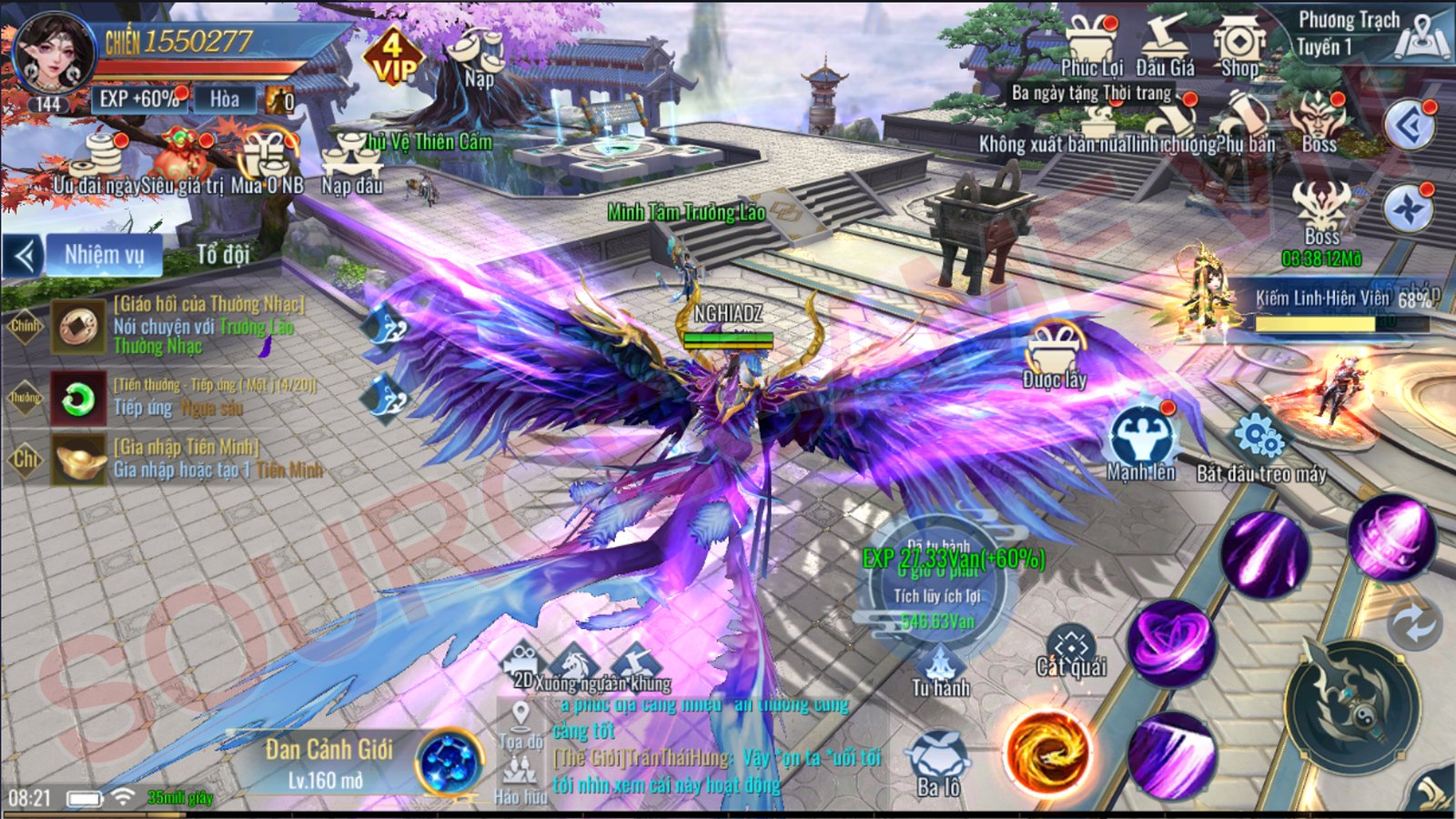Activate the fiery orange swirl skill

pos(1046,753)
